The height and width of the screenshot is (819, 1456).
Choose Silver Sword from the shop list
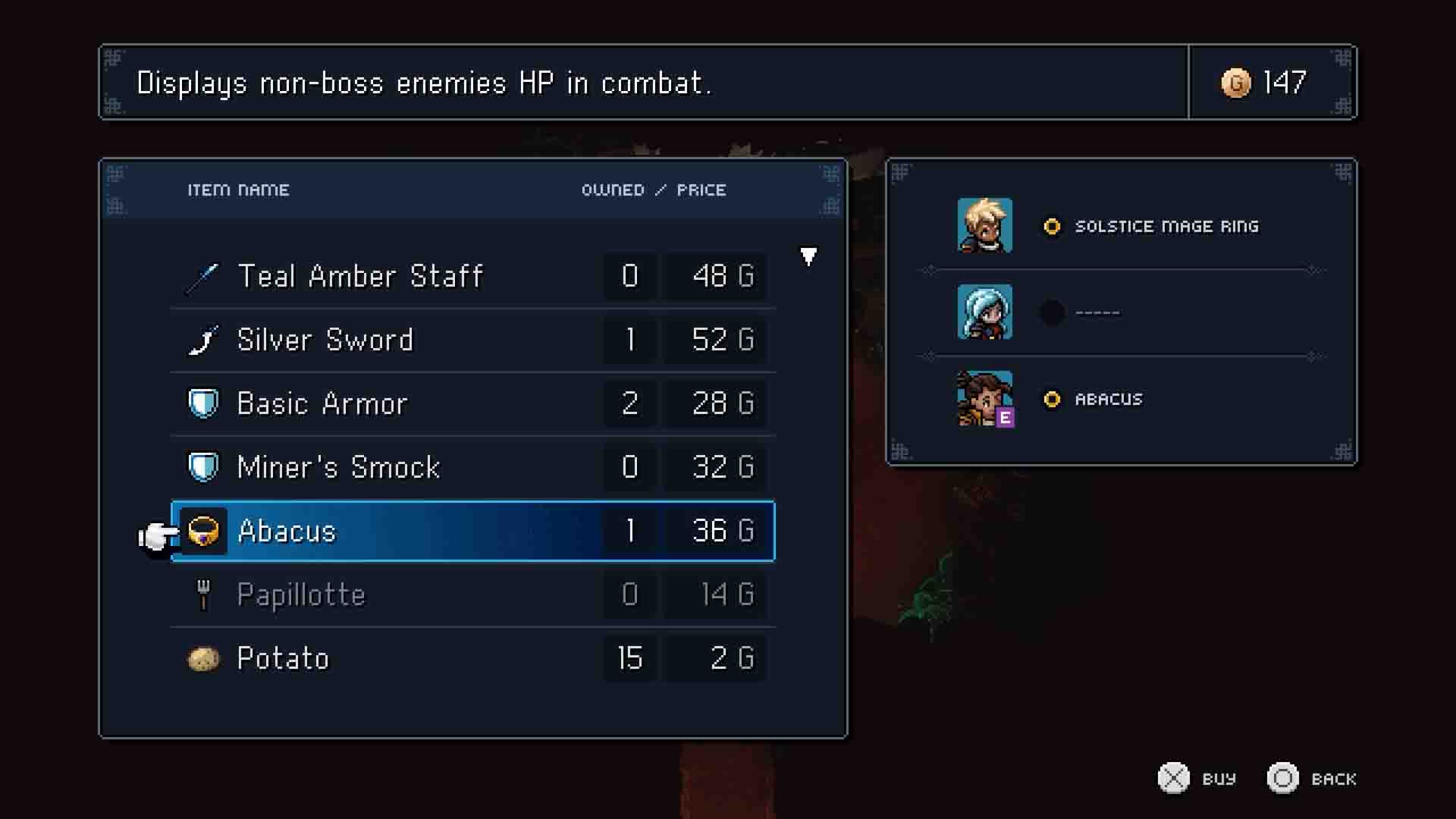coord(473,340)
